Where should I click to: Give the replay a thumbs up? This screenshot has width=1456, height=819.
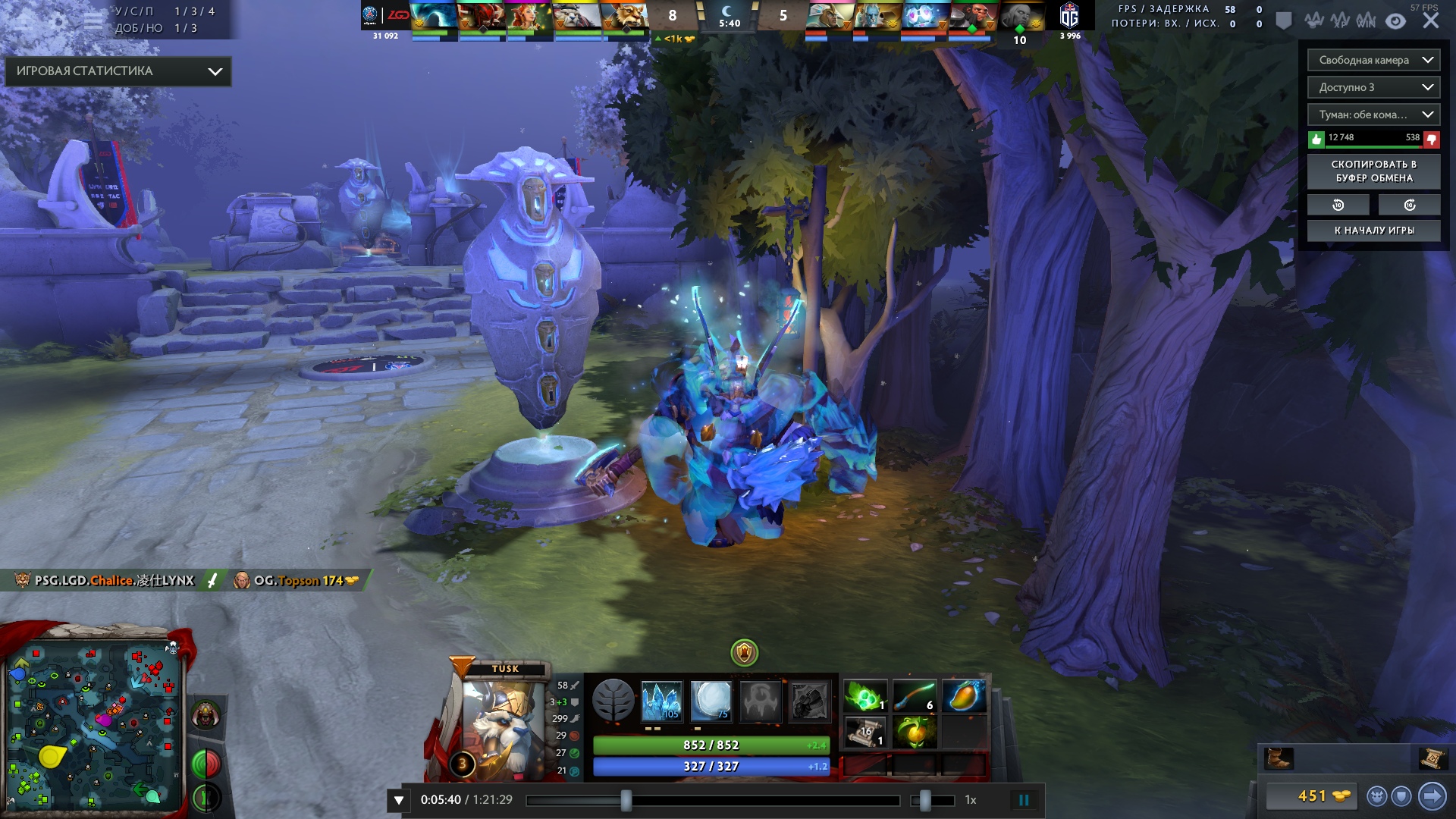point(1316,139)
